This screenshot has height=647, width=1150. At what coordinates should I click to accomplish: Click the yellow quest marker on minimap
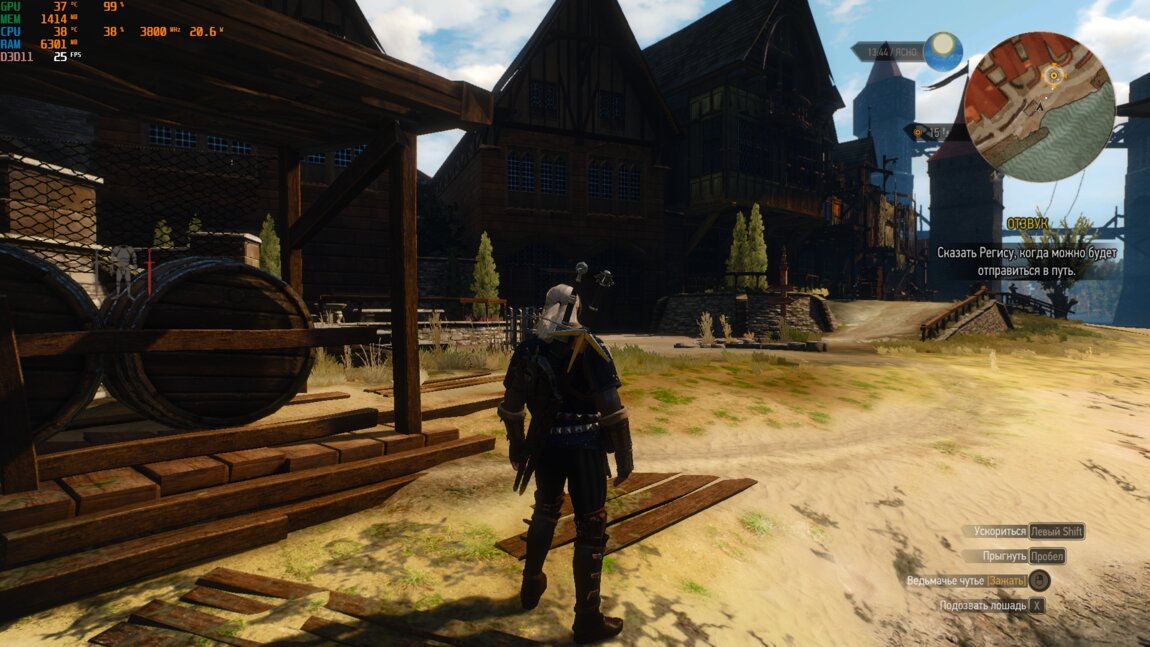coord(1052,74)
